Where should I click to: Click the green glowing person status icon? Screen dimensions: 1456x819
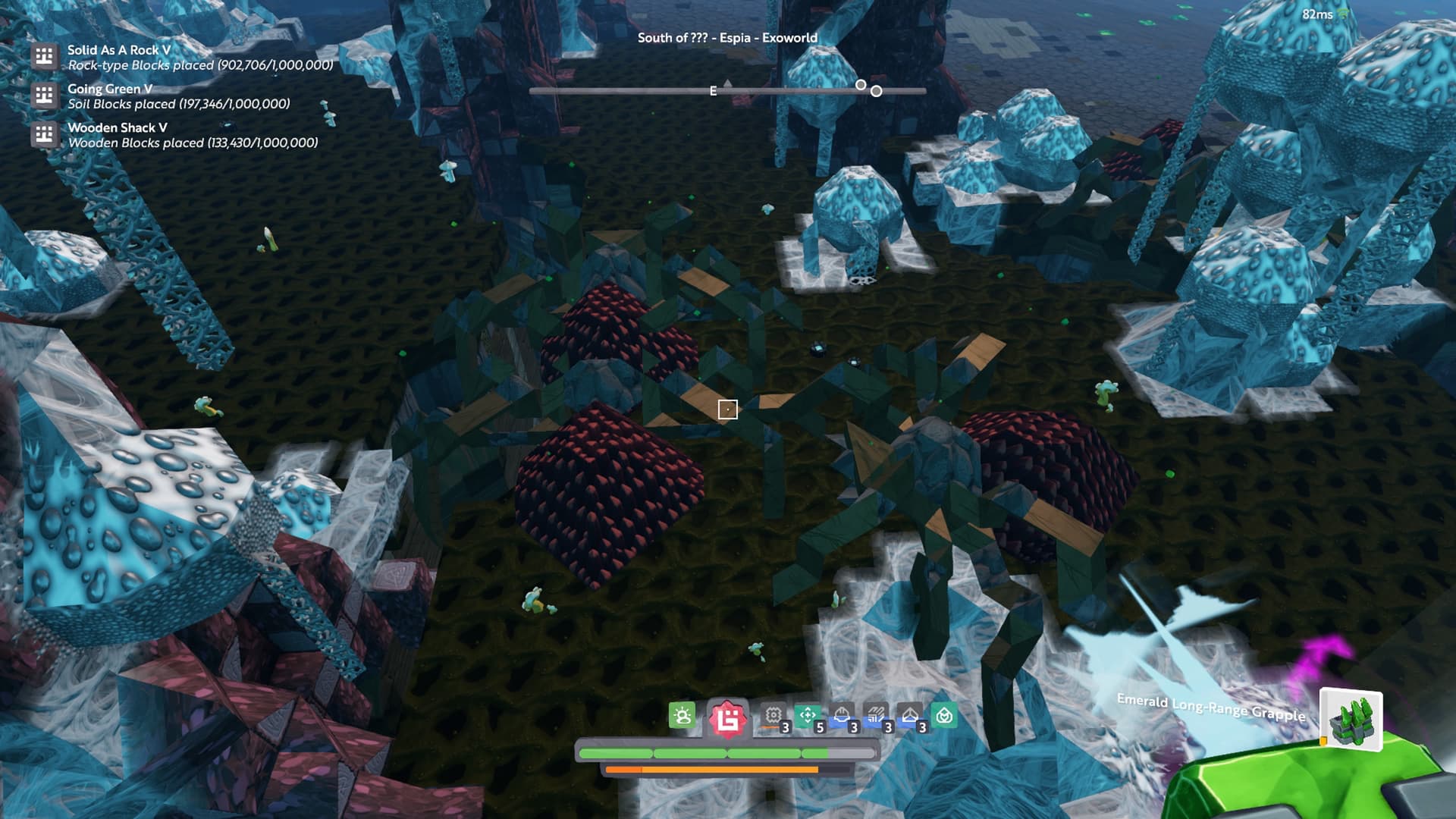tap(682, 716)
